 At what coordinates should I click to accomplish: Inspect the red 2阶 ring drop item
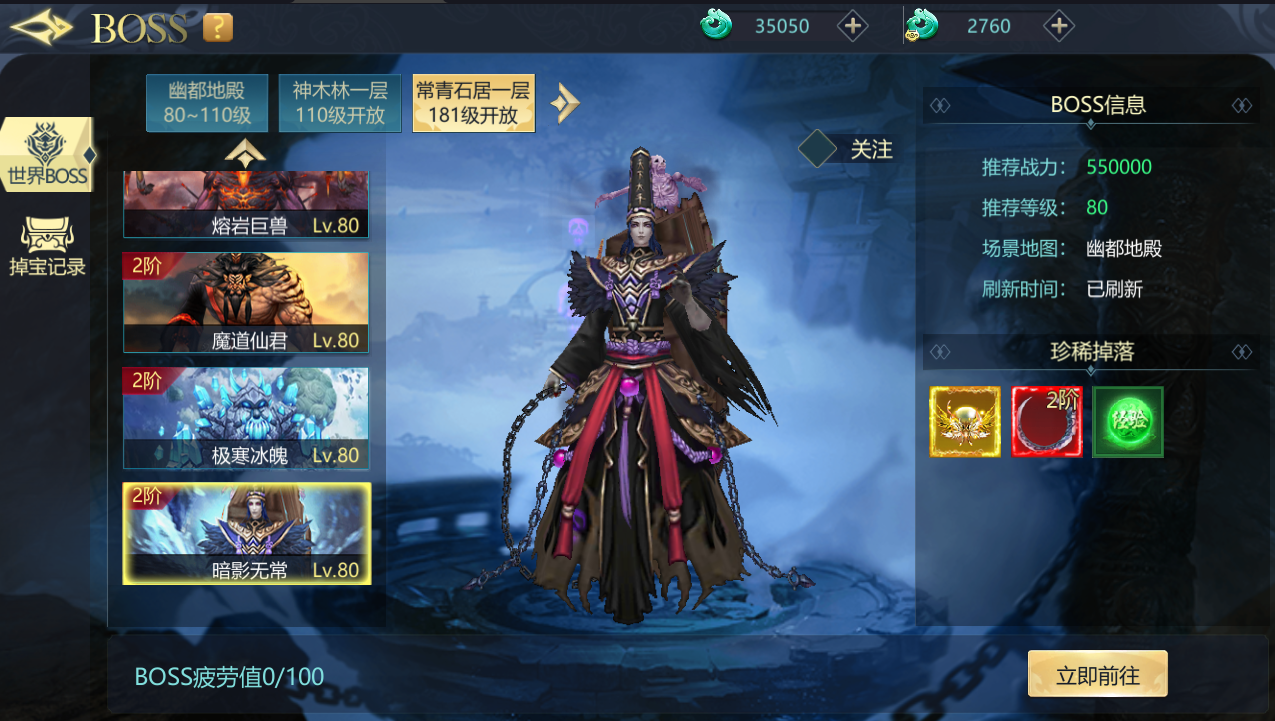(x=1047, y=422)
